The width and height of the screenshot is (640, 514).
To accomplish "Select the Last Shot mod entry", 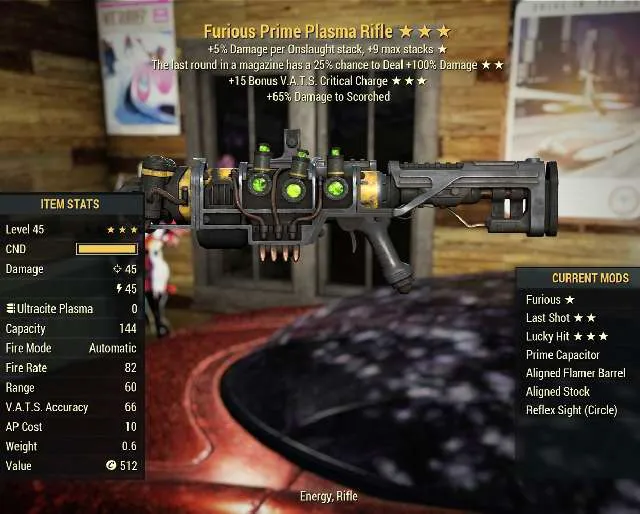I will pos(560,318).
